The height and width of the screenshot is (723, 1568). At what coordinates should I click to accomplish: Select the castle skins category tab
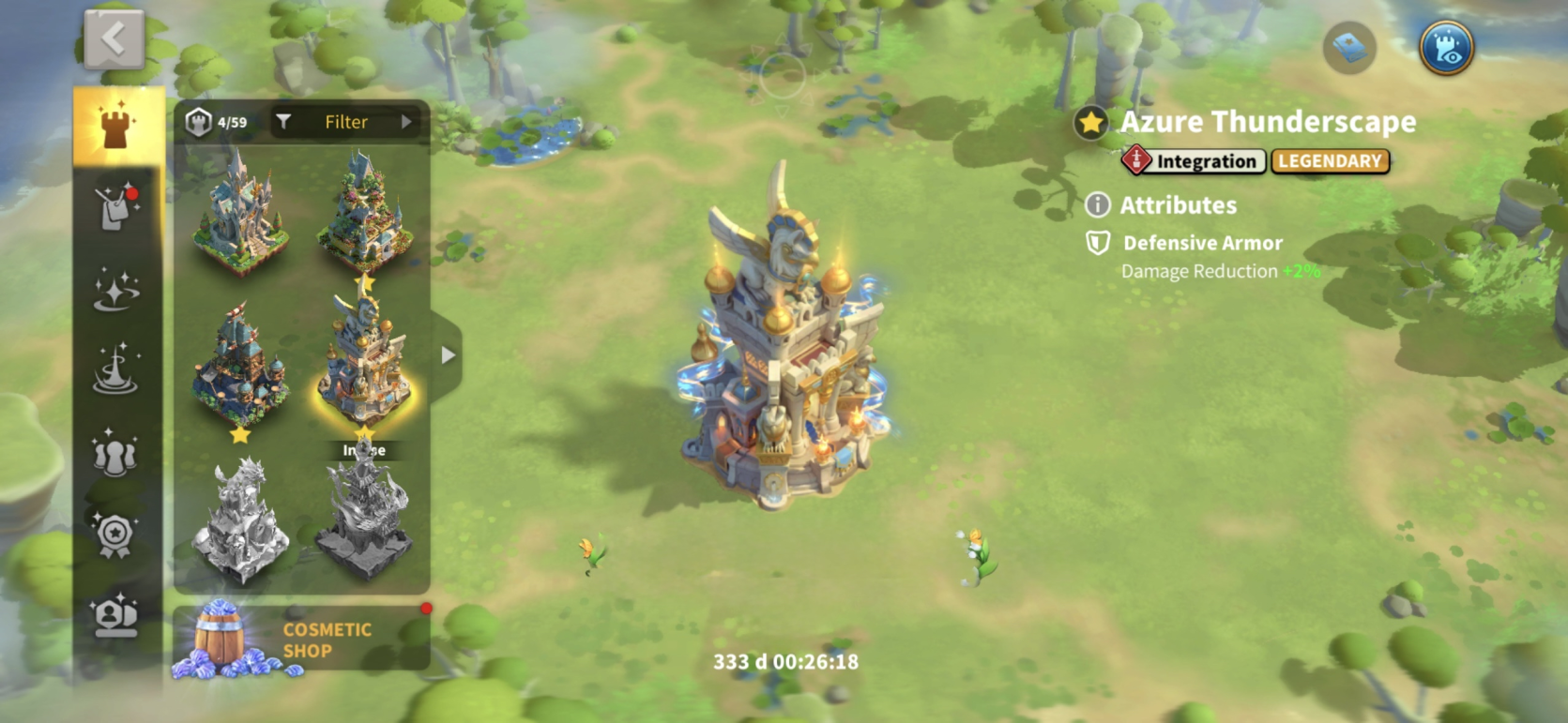[117, 127]
